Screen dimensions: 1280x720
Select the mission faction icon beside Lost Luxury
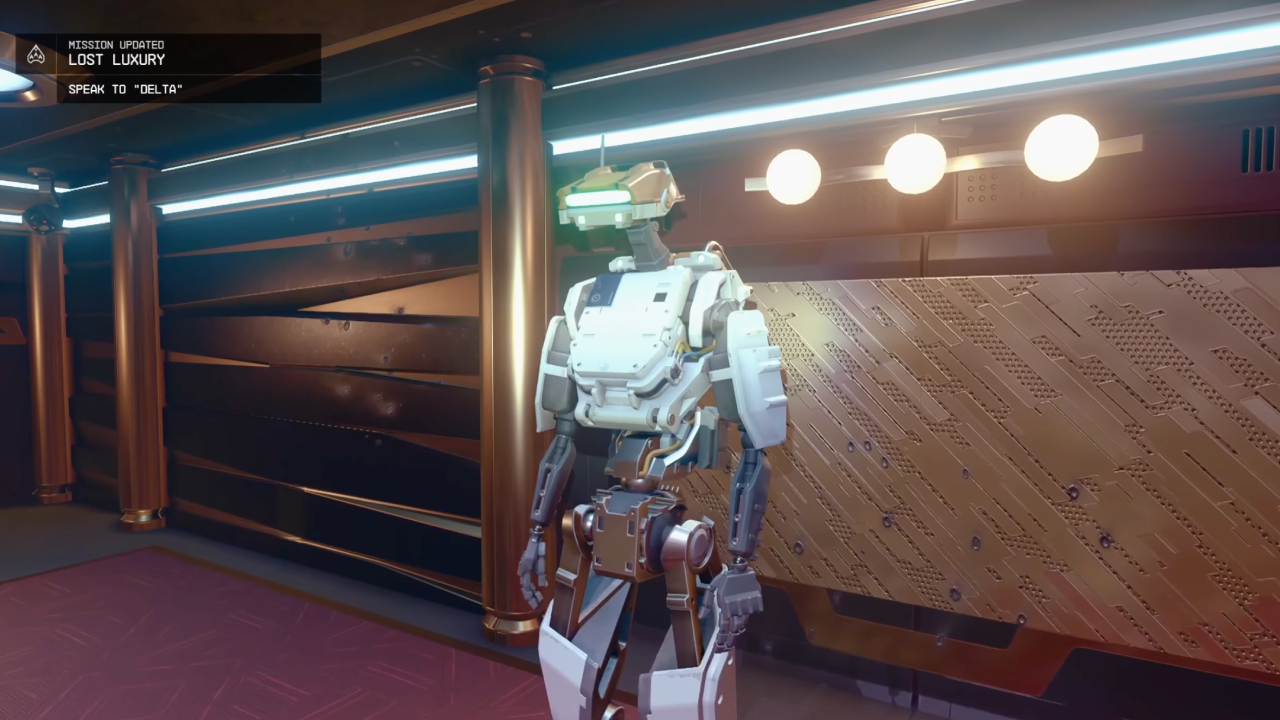click(37, 54)
